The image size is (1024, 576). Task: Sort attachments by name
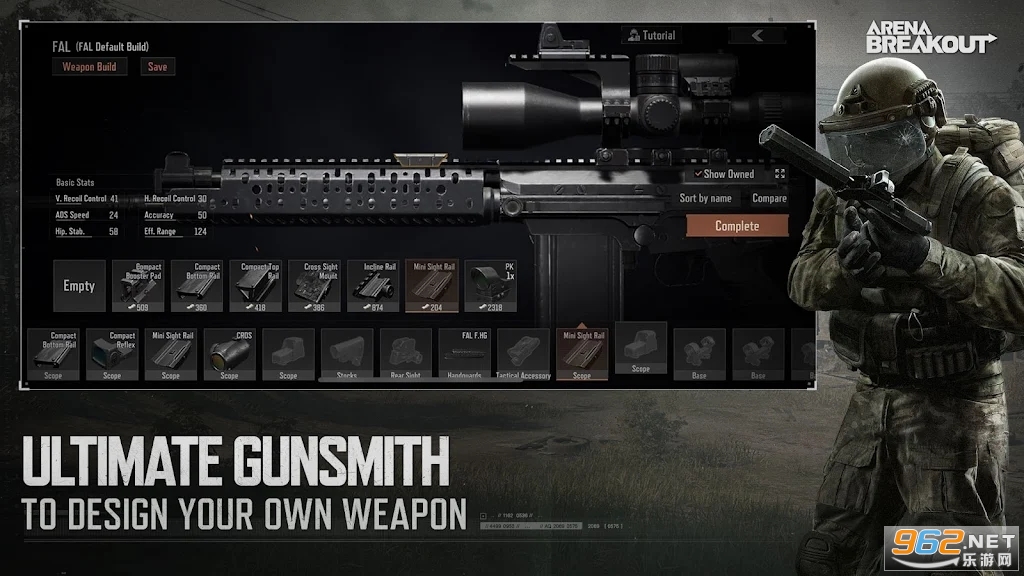706,198
